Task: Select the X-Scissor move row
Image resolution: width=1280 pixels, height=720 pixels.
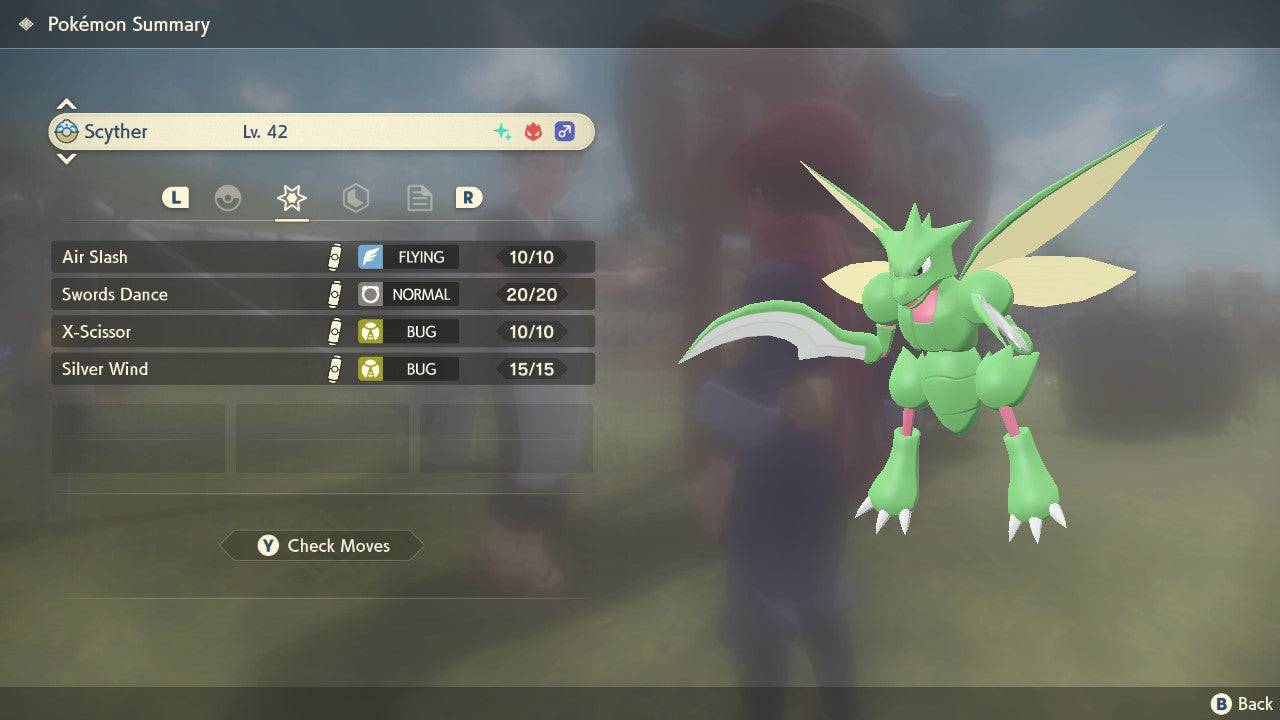Action: click(x=322, y=332)
